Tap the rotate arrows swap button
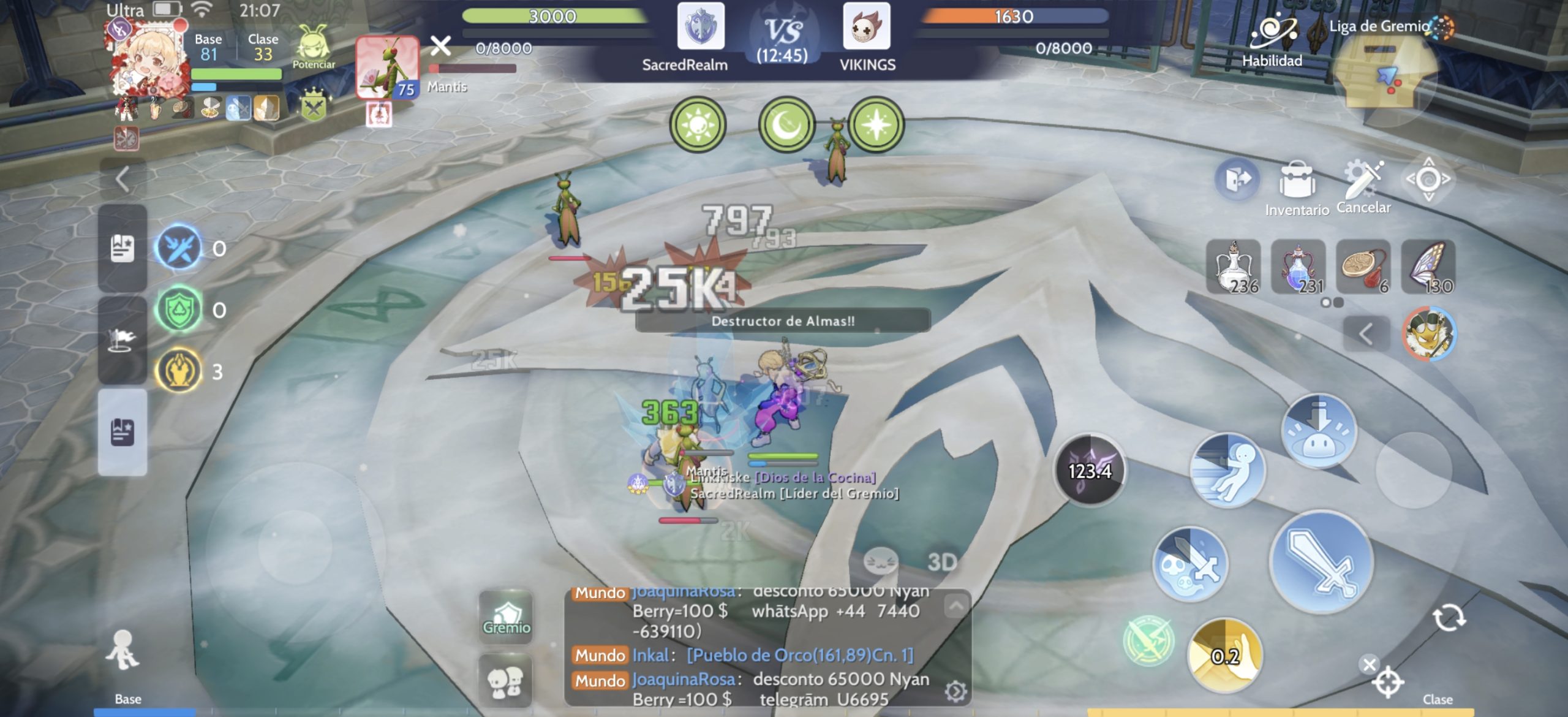The height and width of the screenshot is (717, 1568). pyautogui.click(x=1449, y=617)
